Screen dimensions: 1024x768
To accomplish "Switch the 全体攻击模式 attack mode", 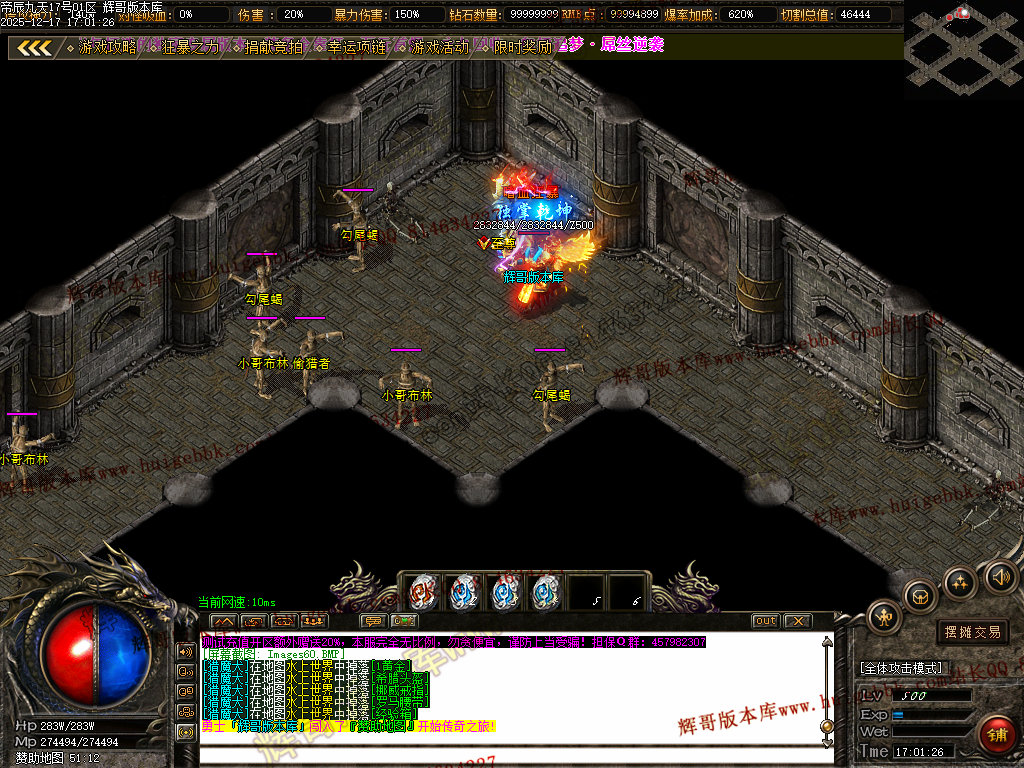I will (x=900, y=668).
